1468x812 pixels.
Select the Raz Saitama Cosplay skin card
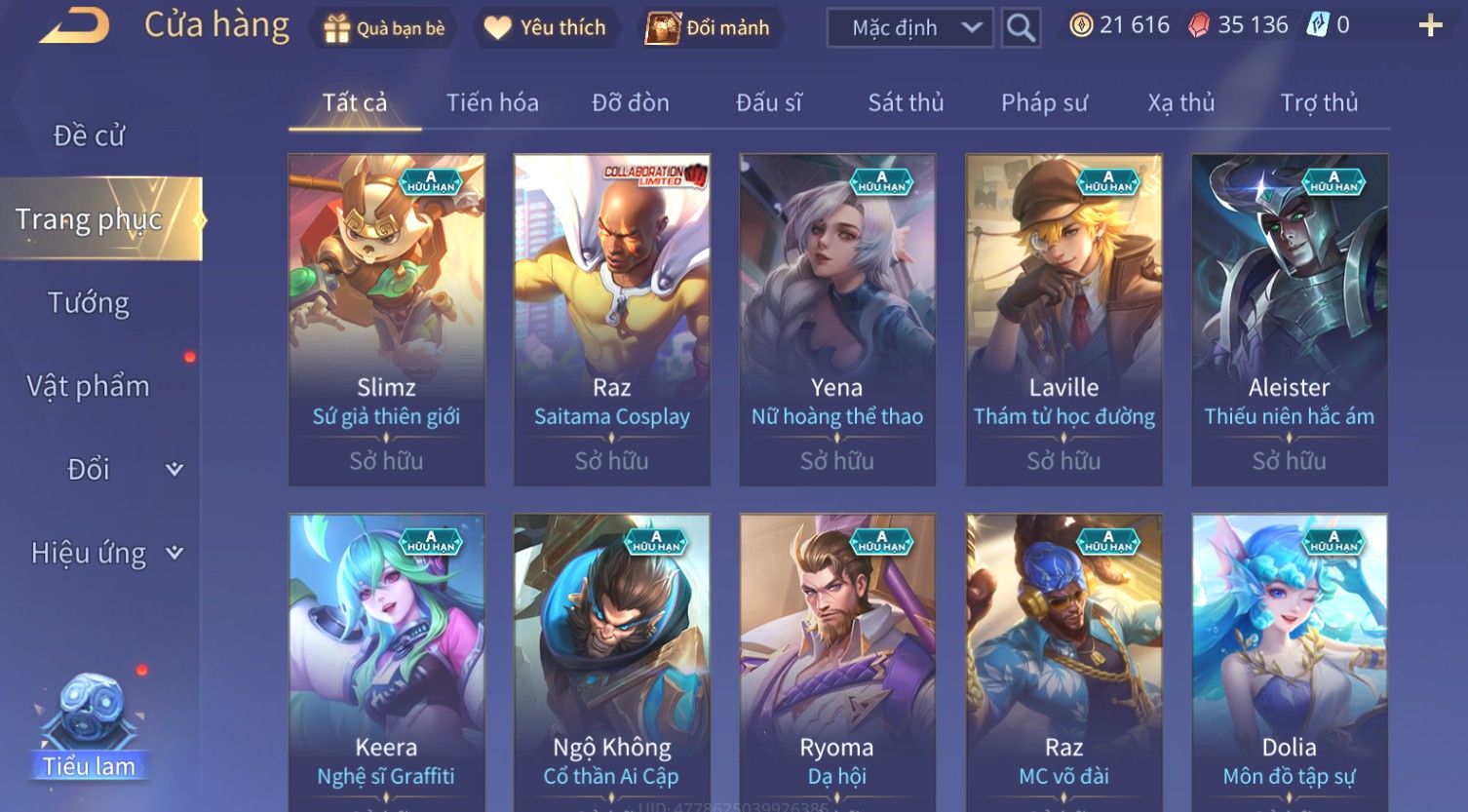coord(611,320)
